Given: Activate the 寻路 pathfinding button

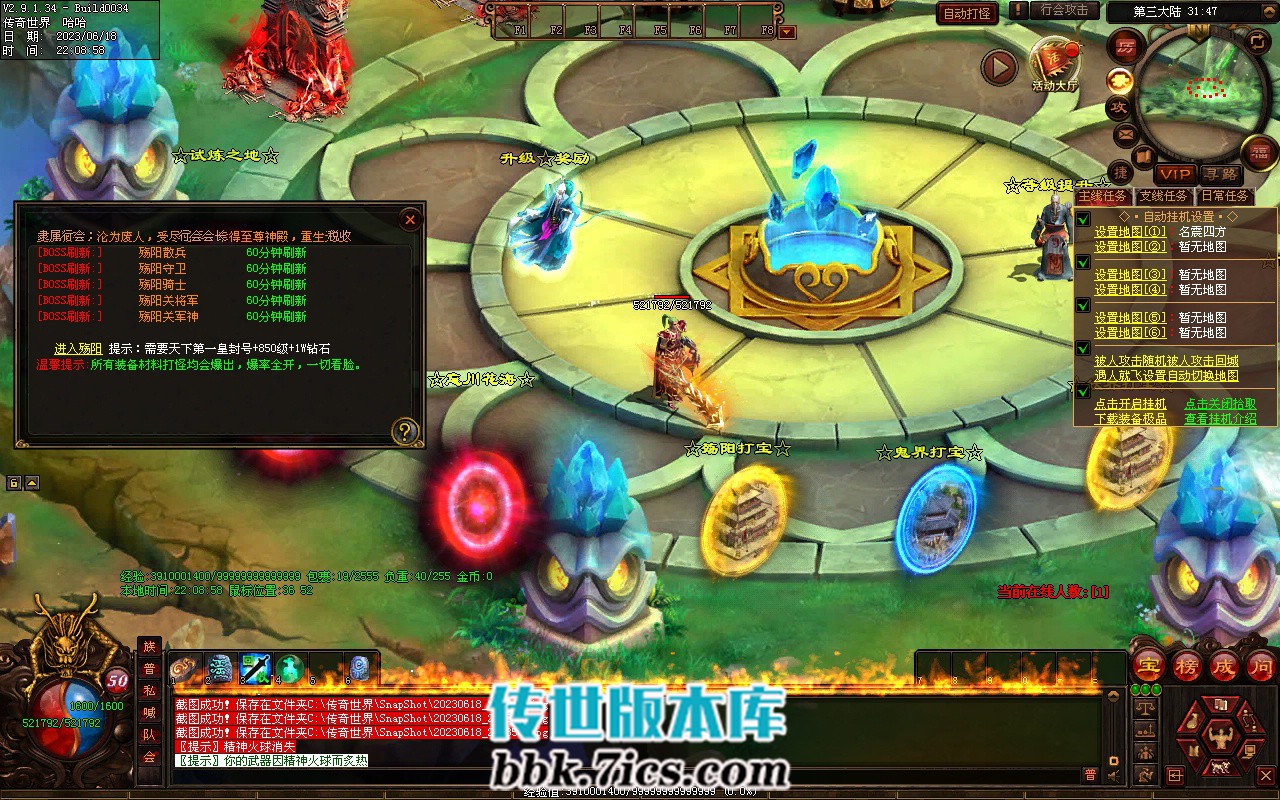Looking at the screenshot, I should (x=1220, y=175).
